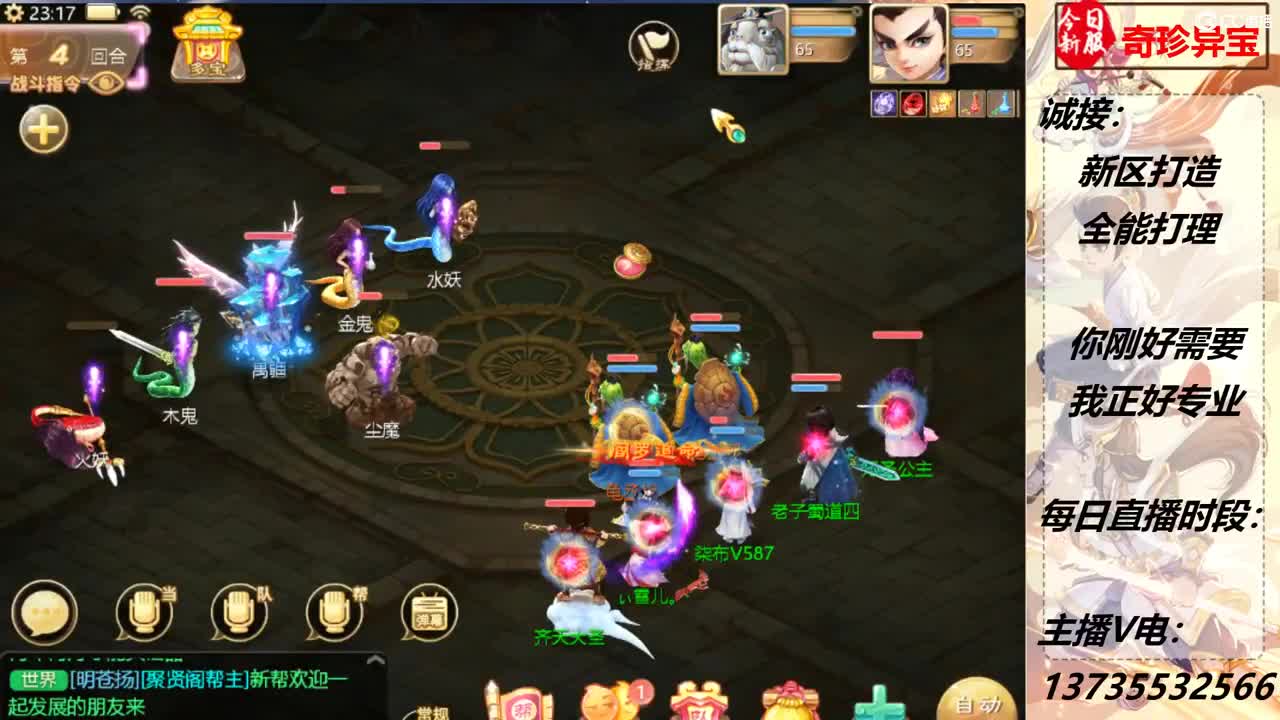Expand the golden plus button on the left
The width and height of the screenshot is (1280, 720).
(x=42, y=130)
